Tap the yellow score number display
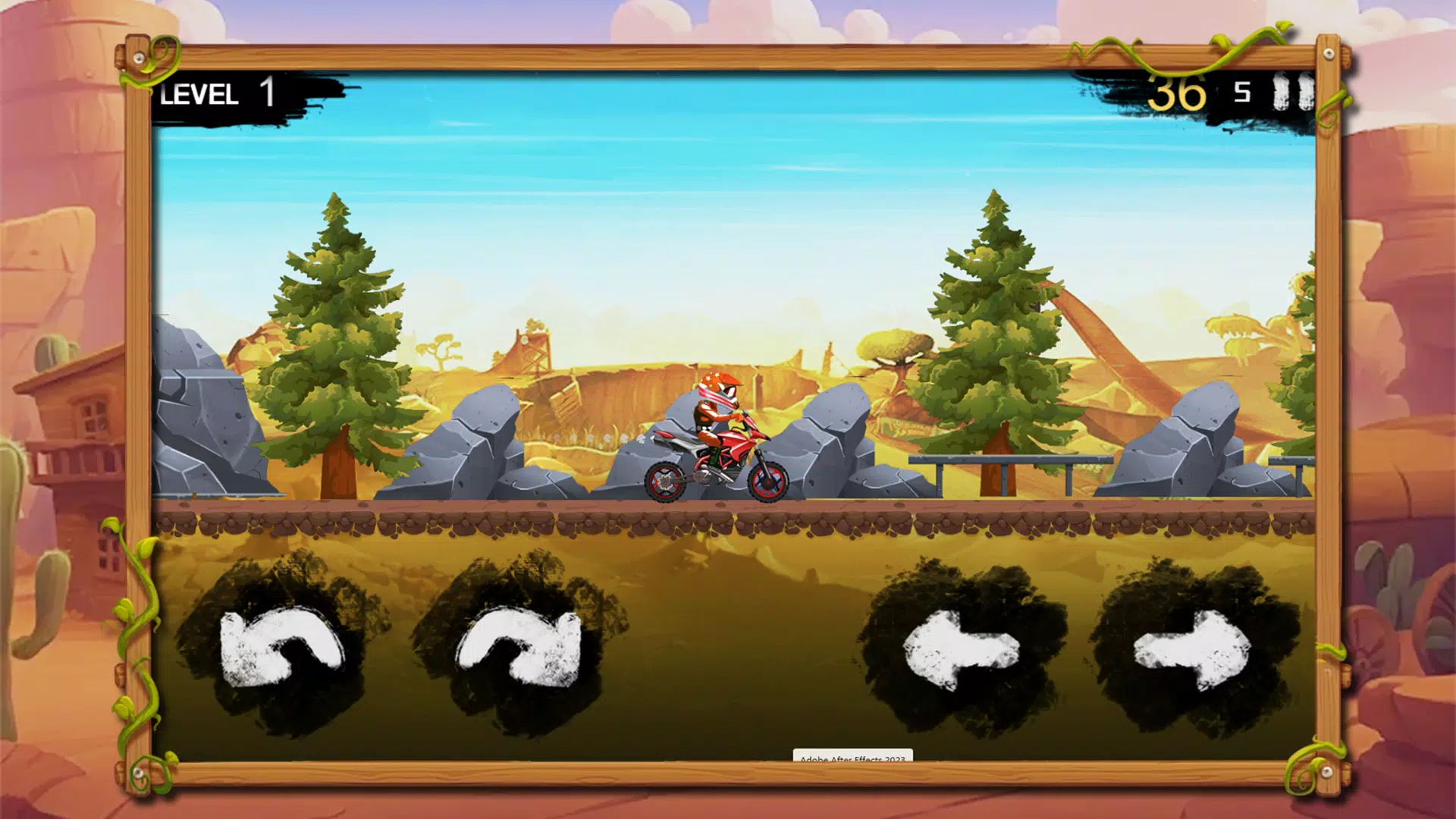The image size is (1456, 819). pyautogui.click(x=1179, y=93)
